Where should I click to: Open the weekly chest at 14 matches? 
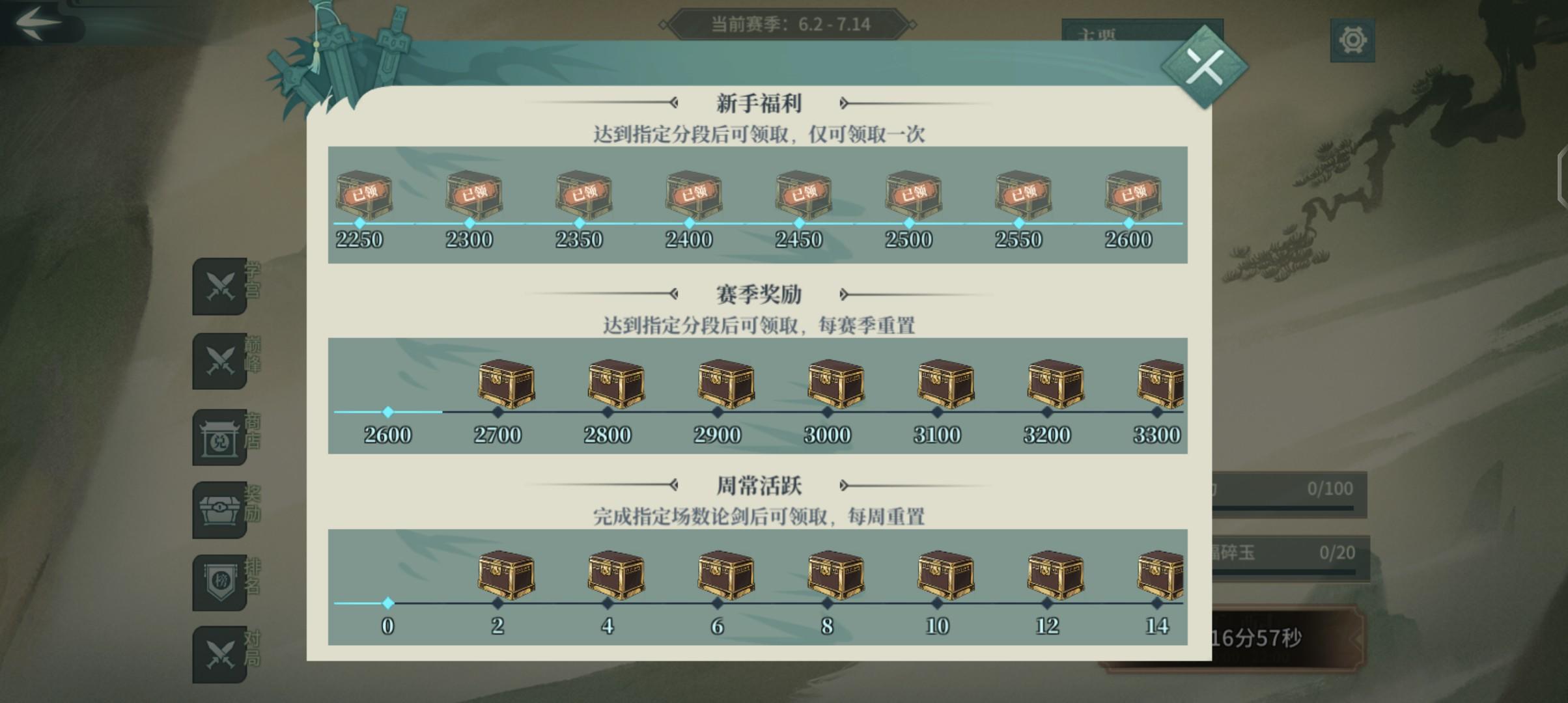click(x=1159, y=576)
